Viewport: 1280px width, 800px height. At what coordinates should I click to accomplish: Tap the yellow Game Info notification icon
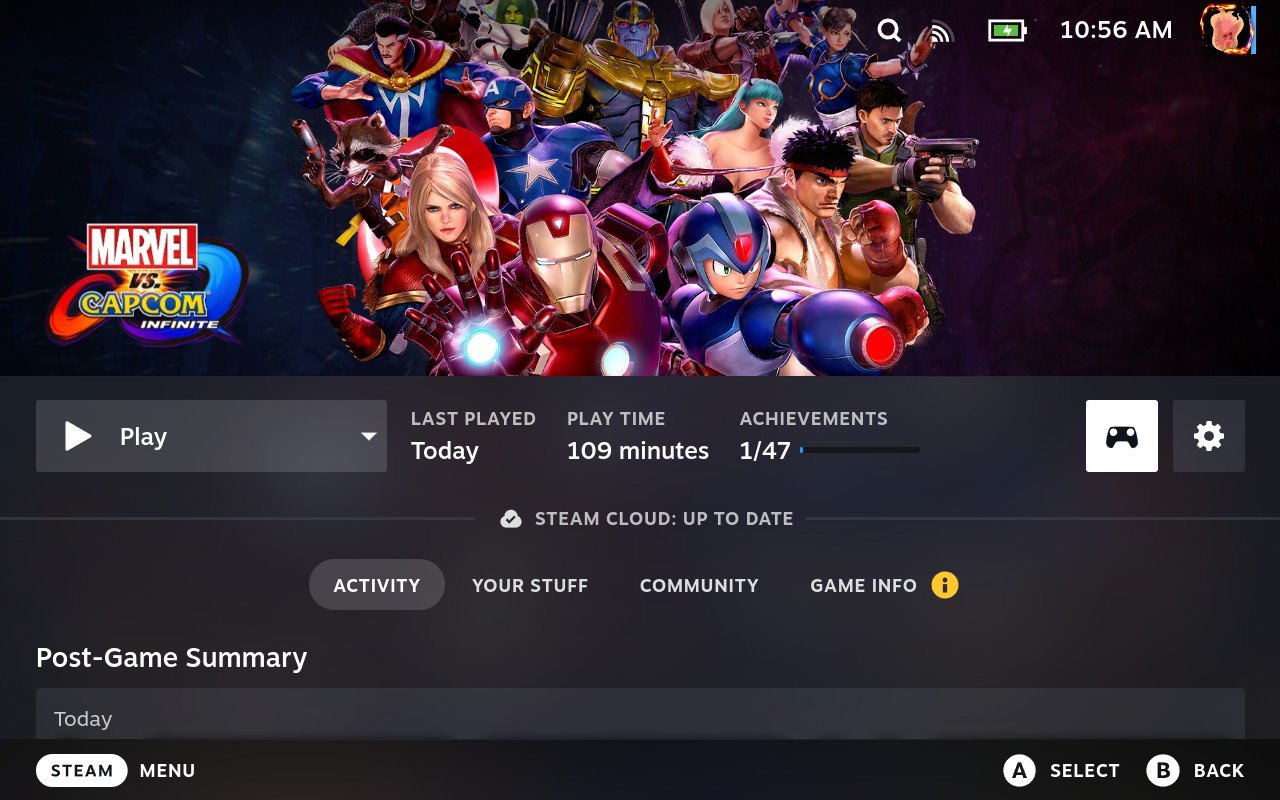[x=943, y=585]
